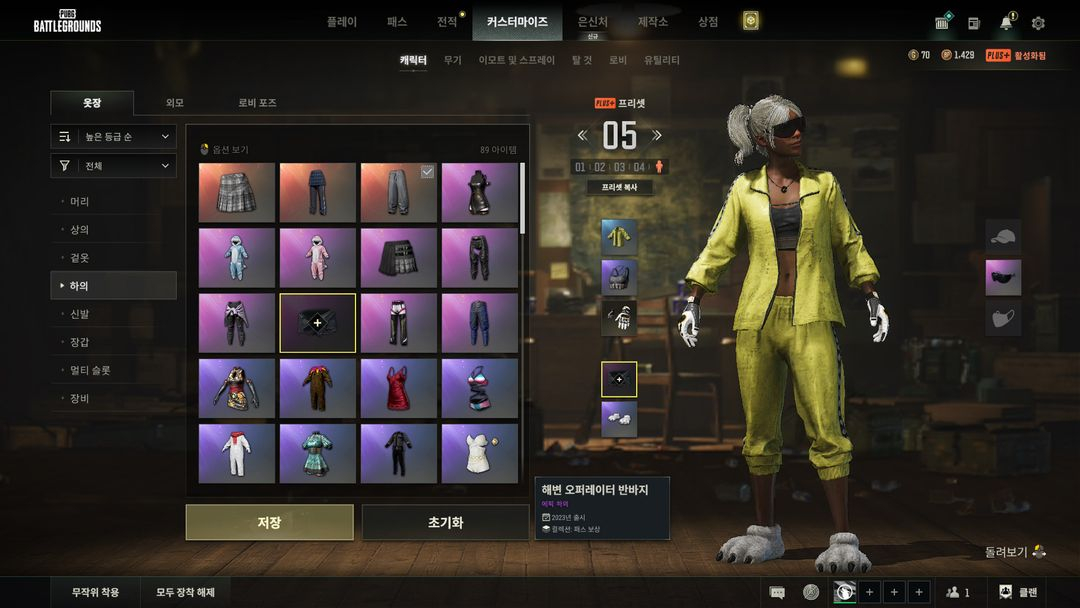Screen dimensions: 1080x608
Task: Select the equipped yellow jacket slot
Action: click(619, 237)
